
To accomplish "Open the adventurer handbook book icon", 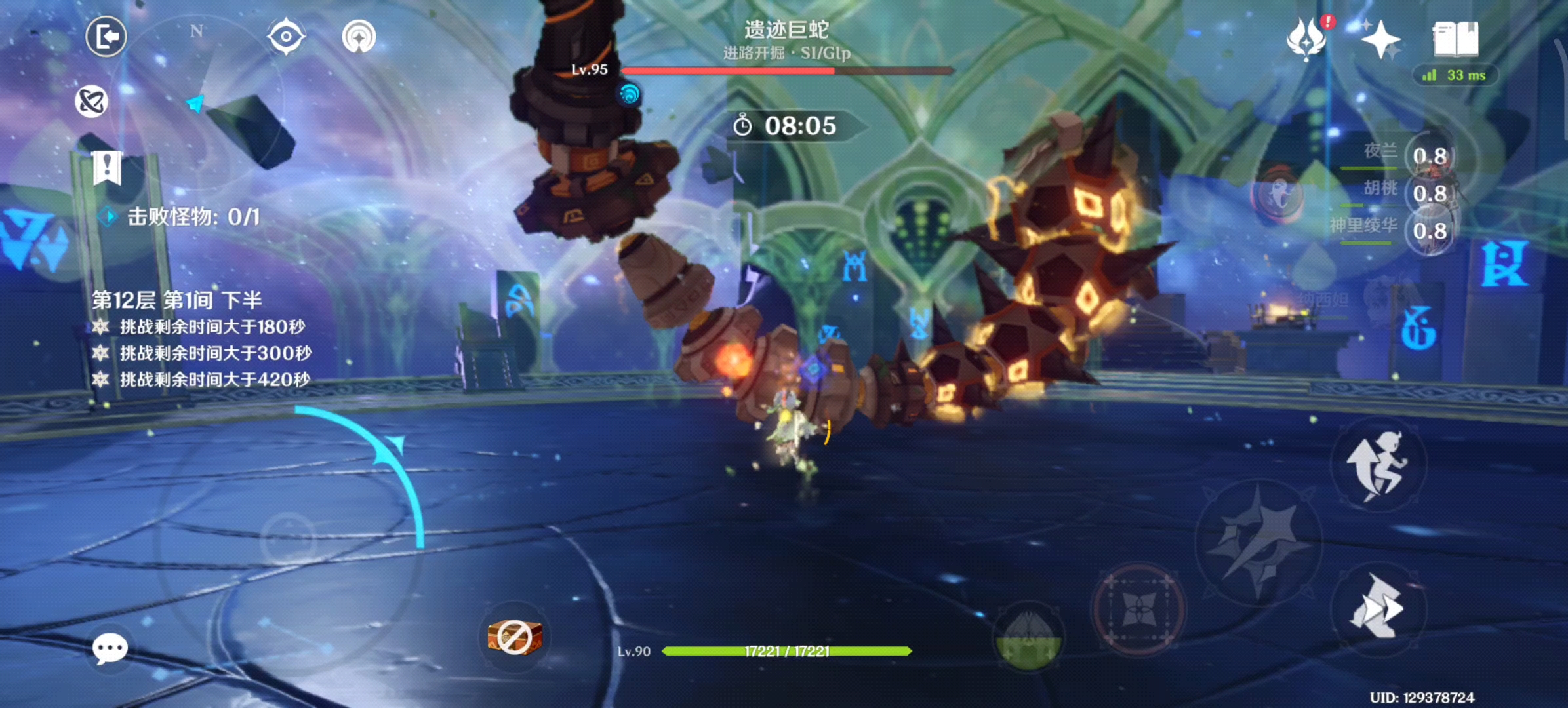I will pyautogui.click(x=1455, y=39).
